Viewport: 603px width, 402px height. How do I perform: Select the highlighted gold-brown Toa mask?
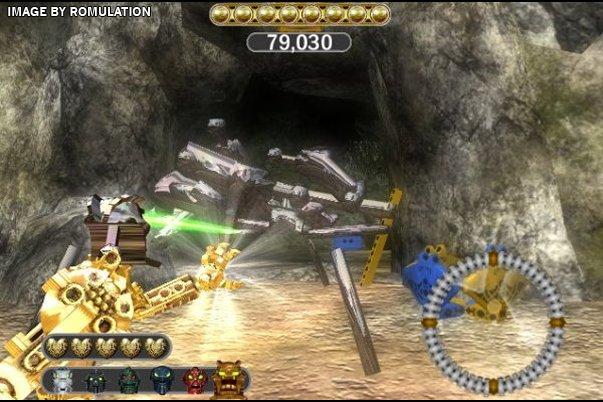pyautogui.click(x=228, y=379)
